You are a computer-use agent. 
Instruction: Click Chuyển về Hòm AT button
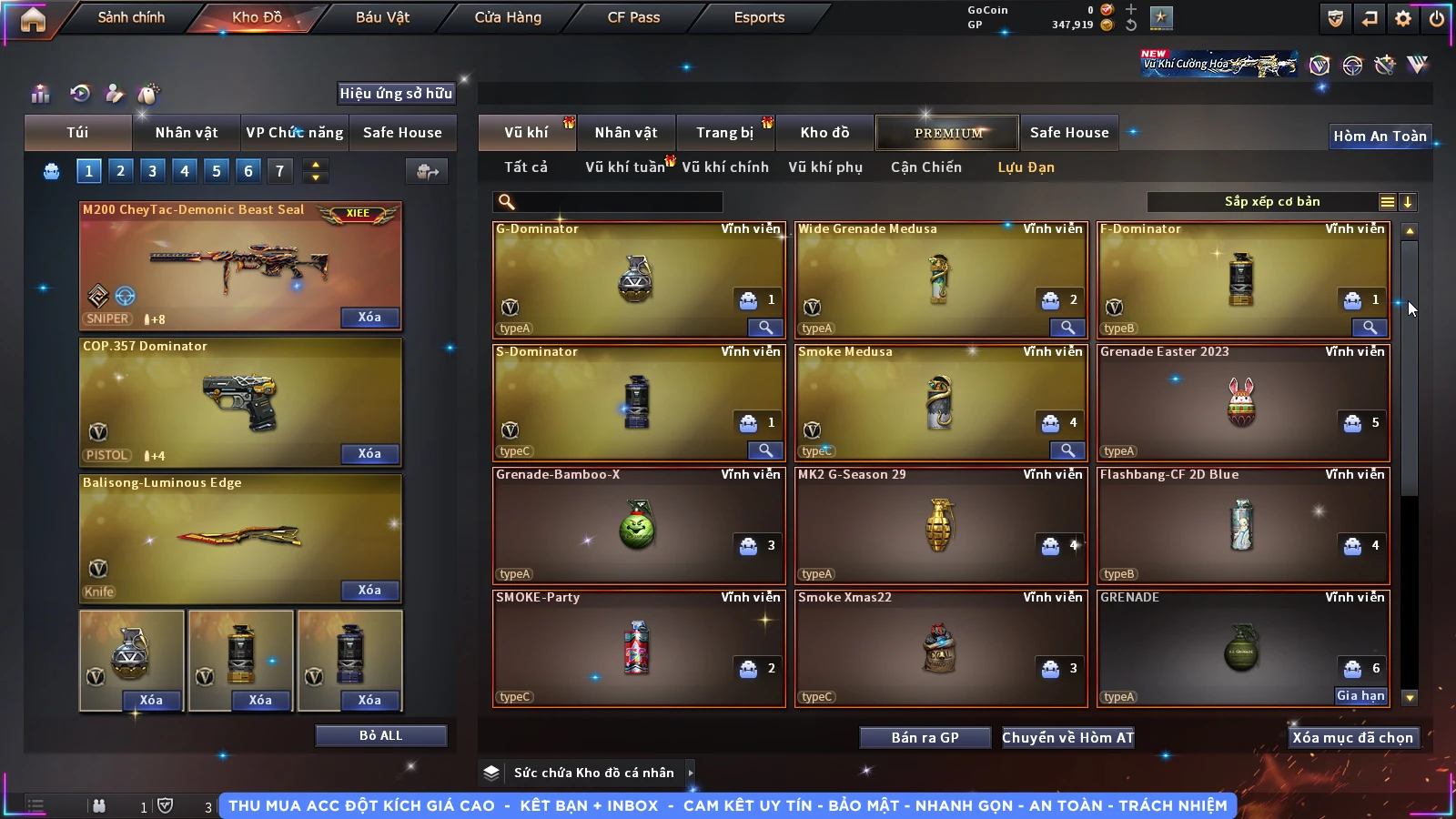pyautogui.click(x=1067, y=737)
